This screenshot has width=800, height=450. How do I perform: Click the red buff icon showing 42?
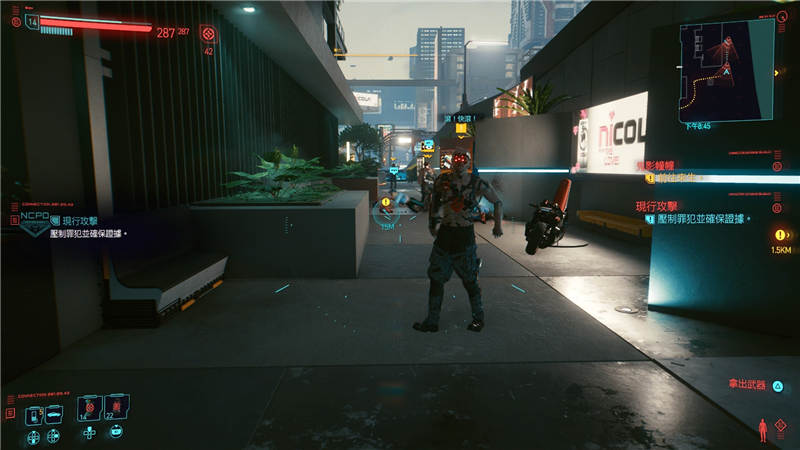(x=208, y=34)
